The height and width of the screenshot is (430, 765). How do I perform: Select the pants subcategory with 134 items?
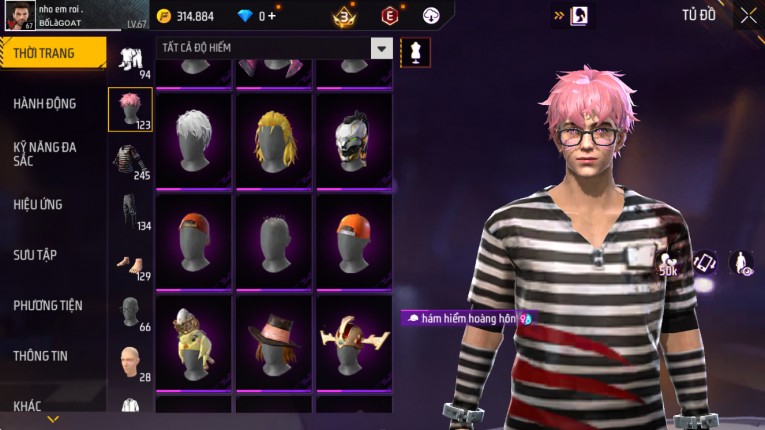coord(130,212)
